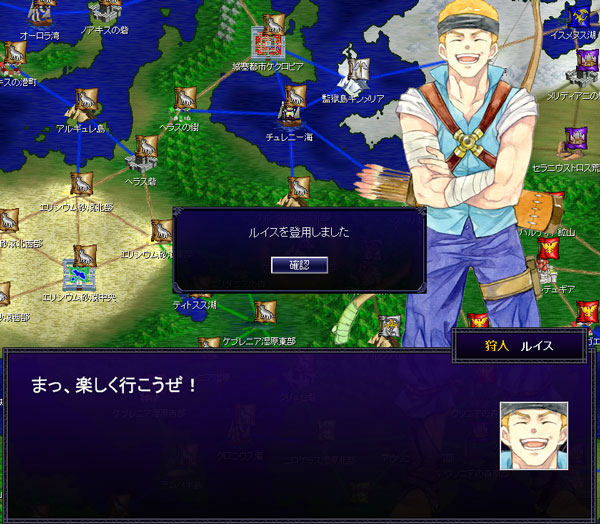Confirm the ルイス recruitment with 確認
The width and height of the screenshot is (600, 524).
tap(299, 265)
